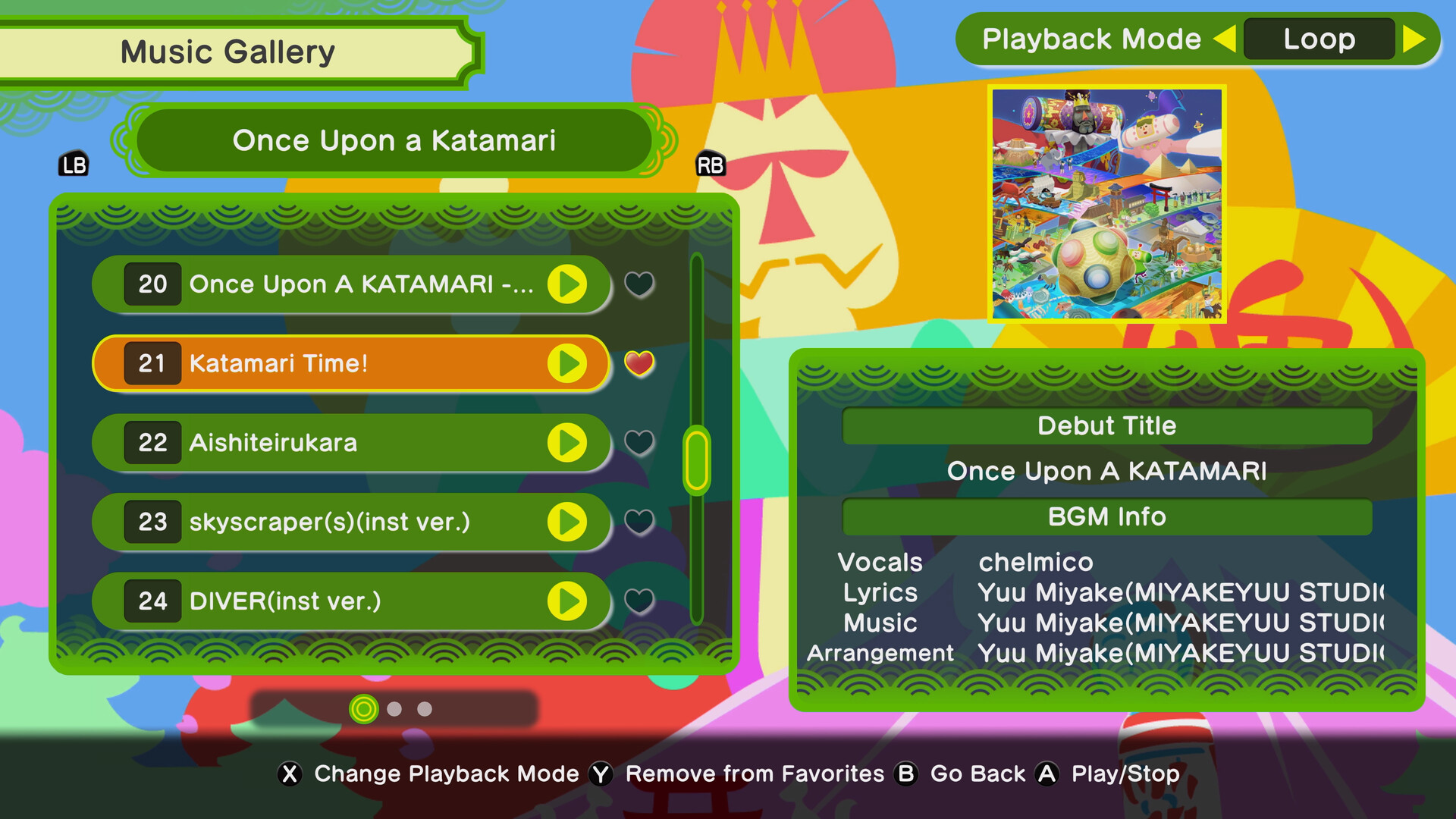Play track 20 Once Upon A KATAMARI
The width and height of the screenshot is (1456, 819).
(569, 284)
